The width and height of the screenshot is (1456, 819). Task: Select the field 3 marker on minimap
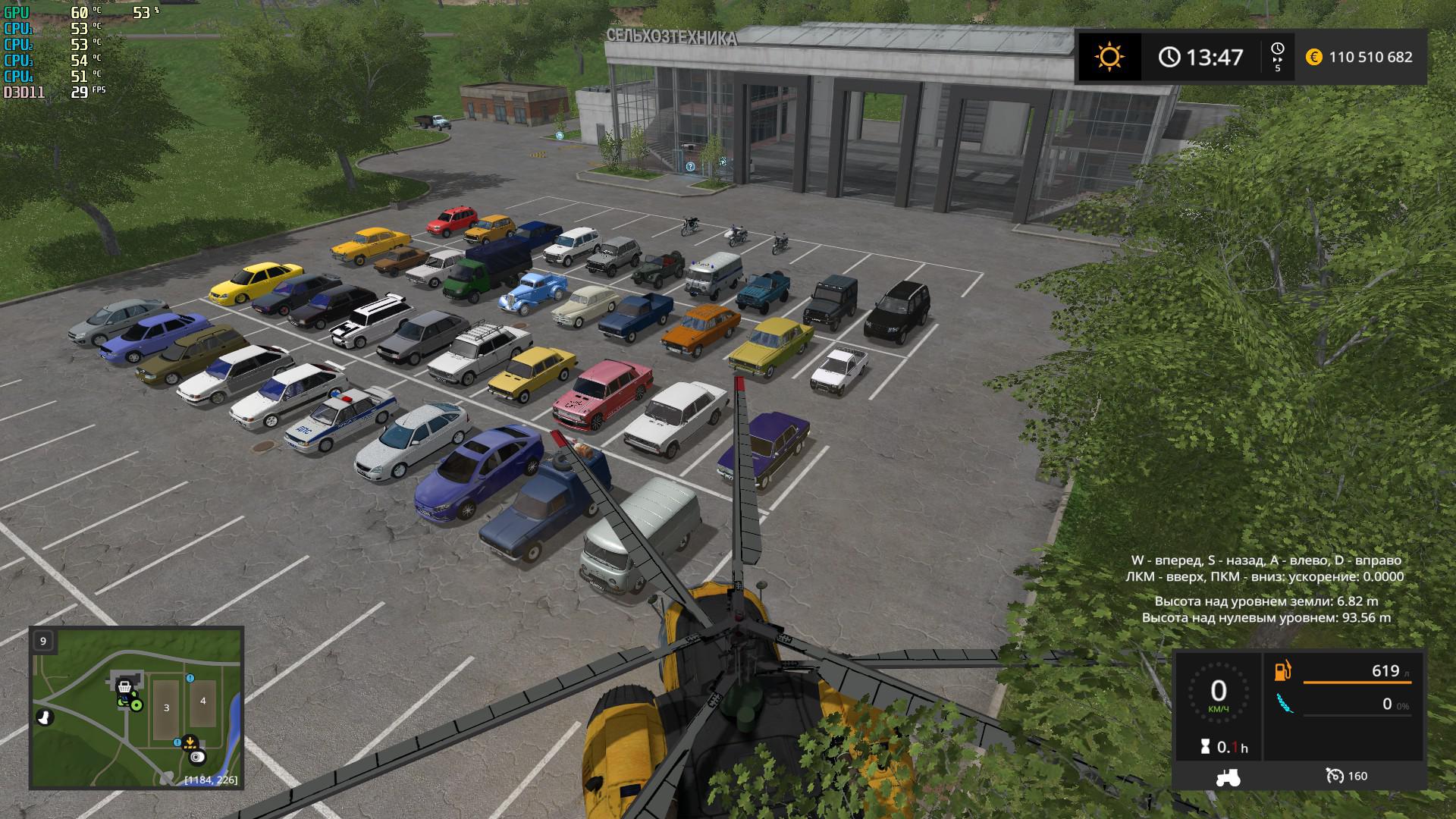[x=167, y=708]
